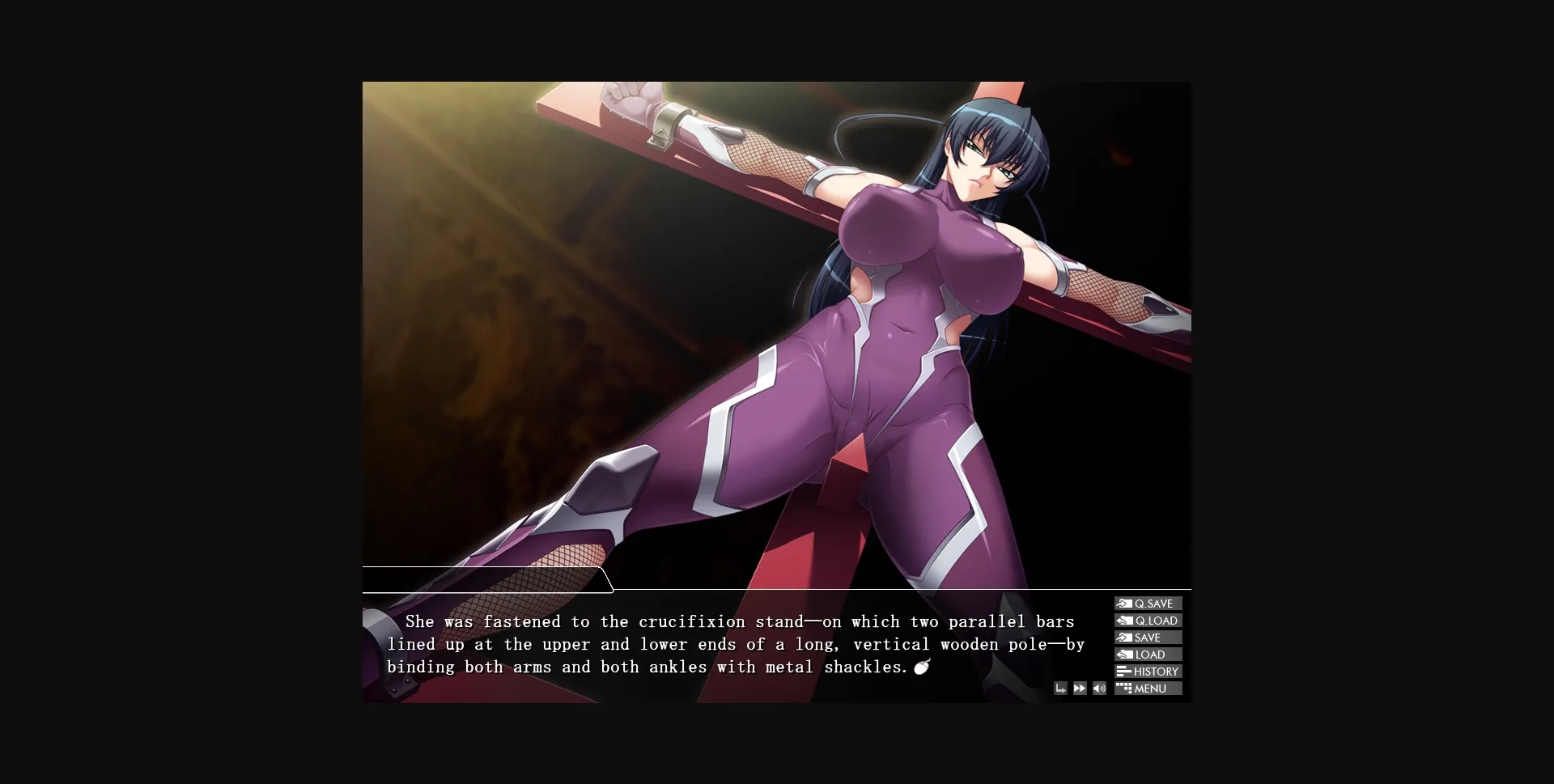The height and width of the screenshot is (784, 1554).
Task: Click the scene artwork to progress
Action: coord(777,324)
